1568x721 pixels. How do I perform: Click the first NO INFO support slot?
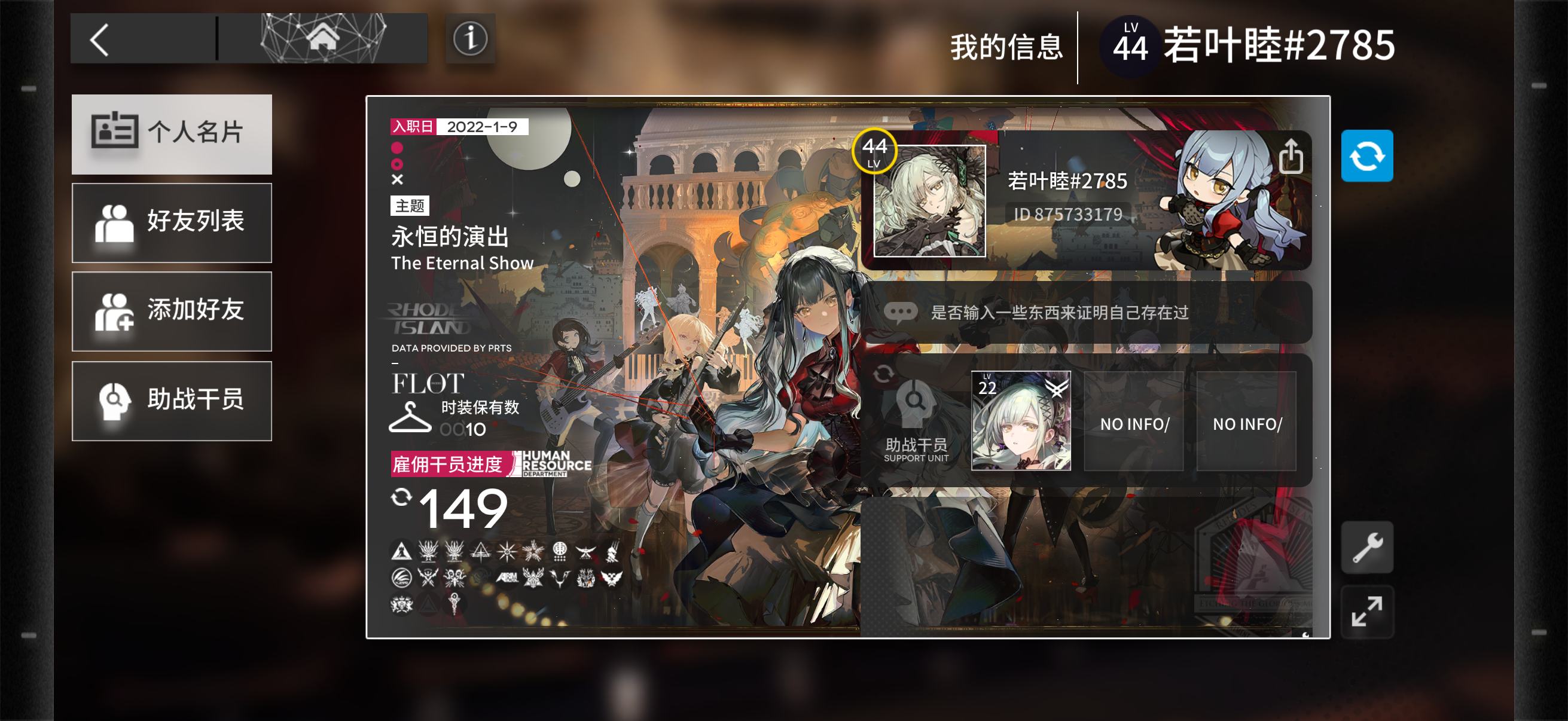pos(1133,422)
